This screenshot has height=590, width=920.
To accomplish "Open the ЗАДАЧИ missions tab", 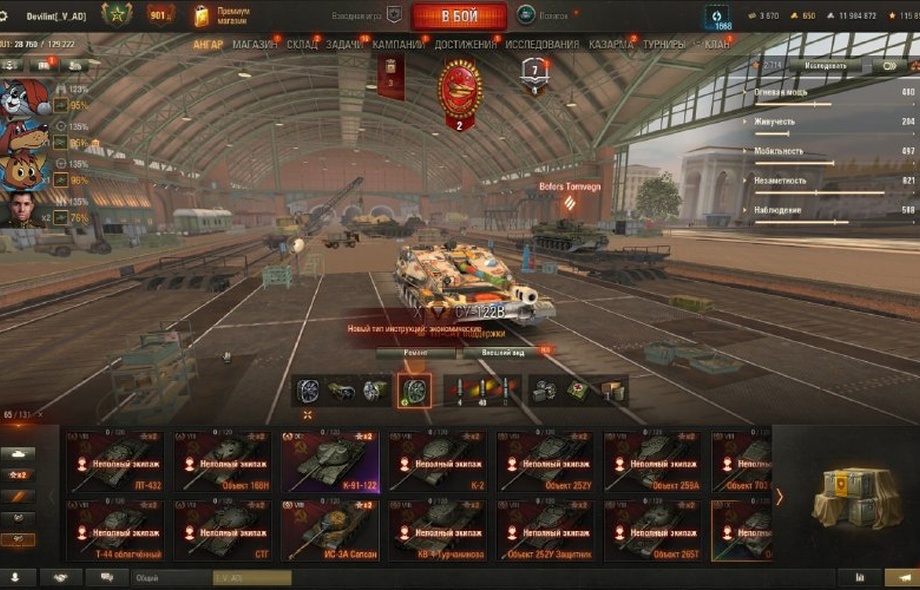I will tap(345, 45).
